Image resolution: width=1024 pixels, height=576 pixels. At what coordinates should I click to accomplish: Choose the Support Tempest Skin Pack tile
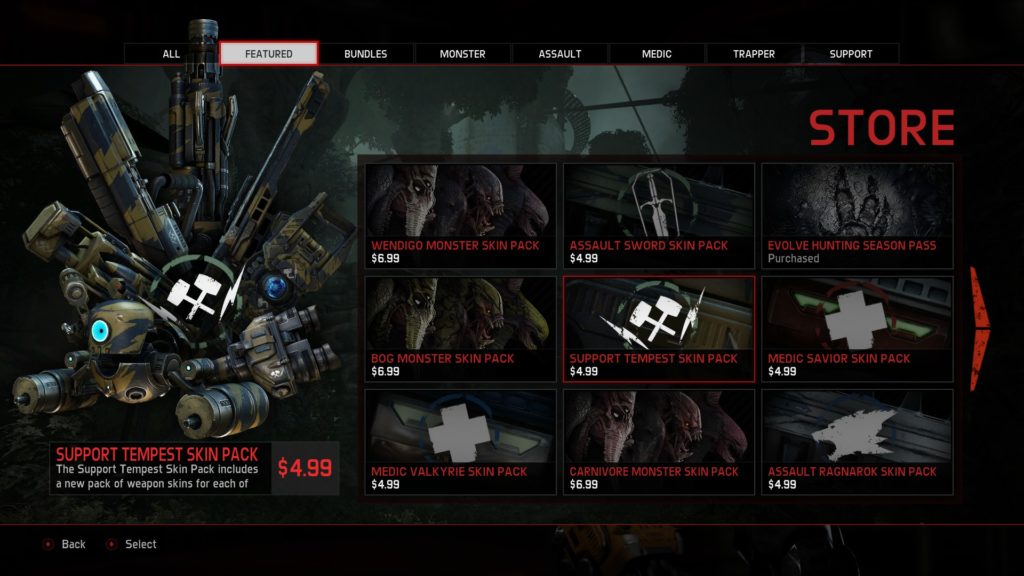click(658, 329)
